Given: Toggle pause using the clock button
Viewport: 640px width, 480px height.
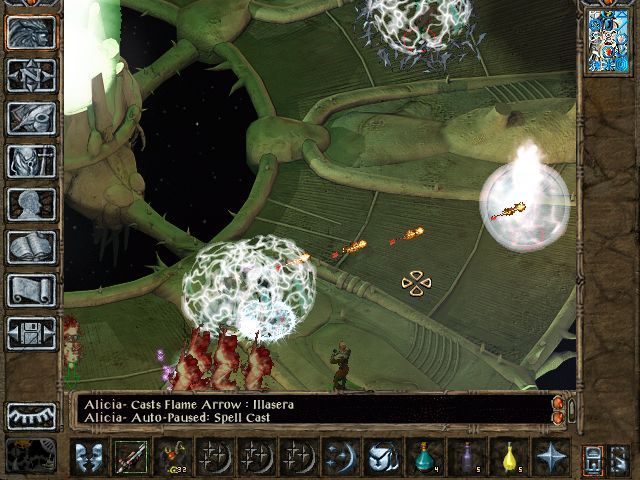Looking at the screenshot, I should 31,455.
